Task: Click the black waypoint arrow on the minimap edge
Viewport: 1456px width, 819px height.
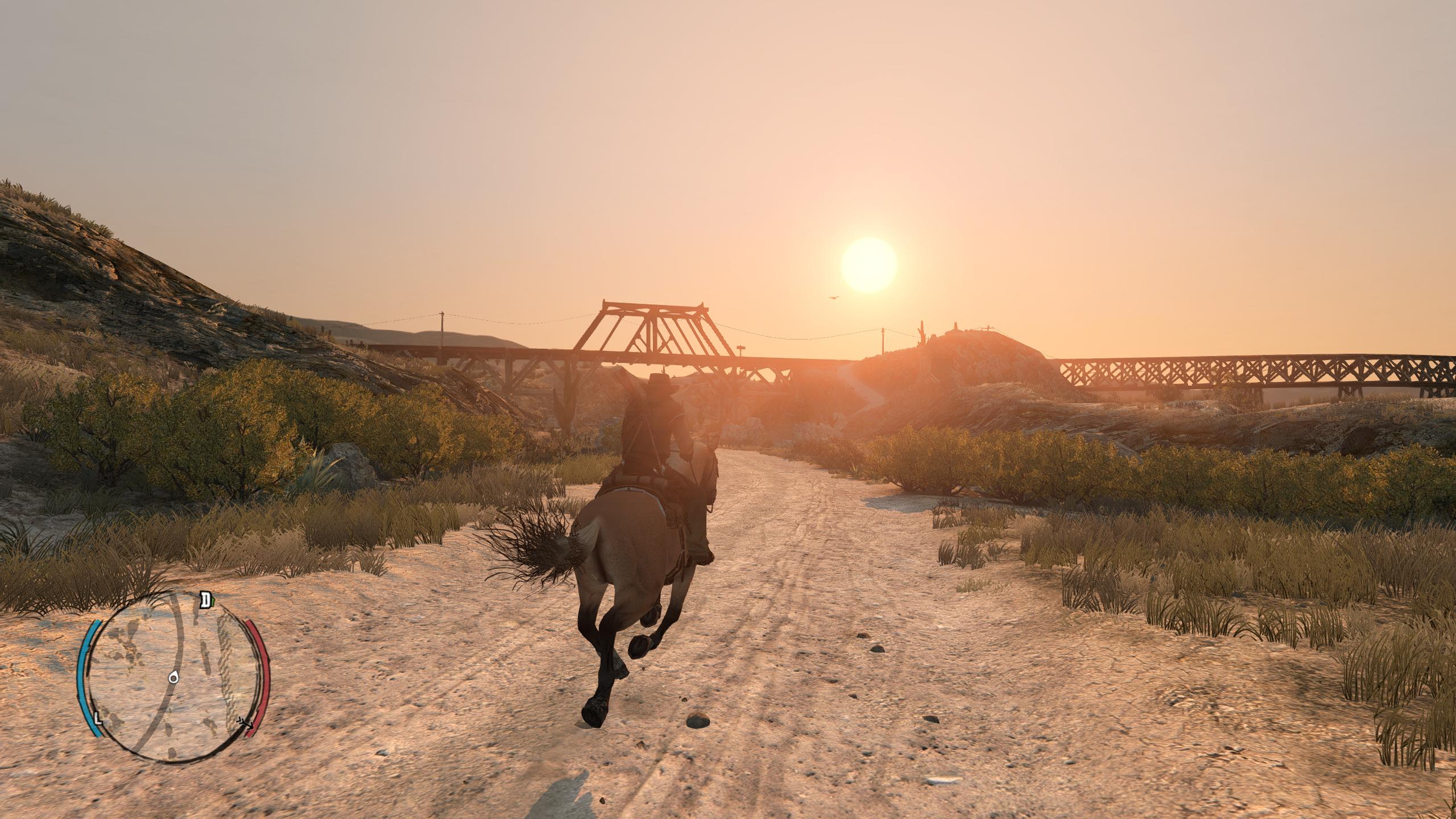Action: coord(245,723)
